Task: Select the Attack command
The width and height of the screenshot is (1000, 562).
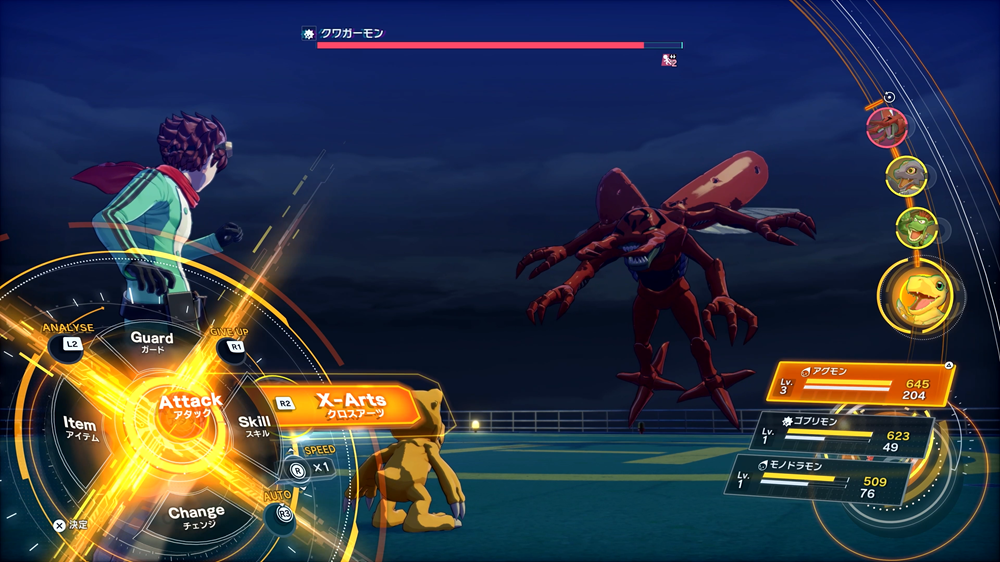Action: 190,407
